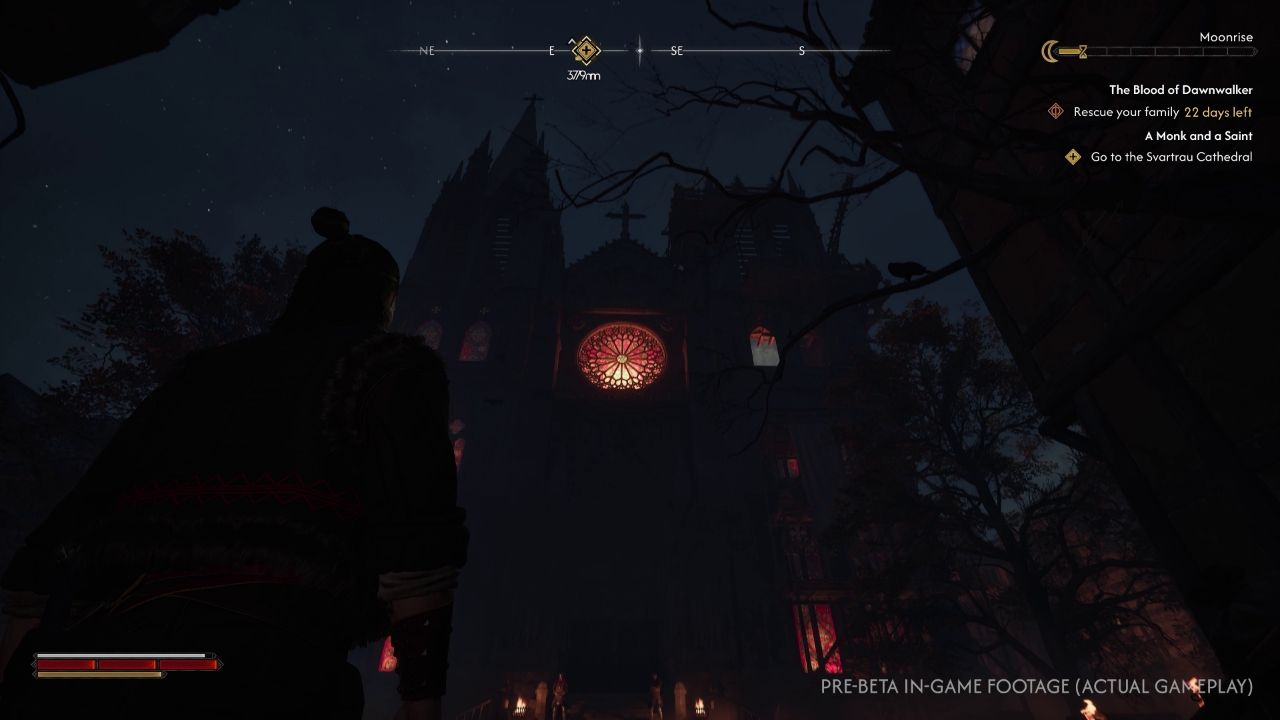This screenshot has width=1280, height=720.
Task: Click the gold diamond icon next to "Go to the Svartrau Cathedral"
Action: click(x=1072, y=156)
